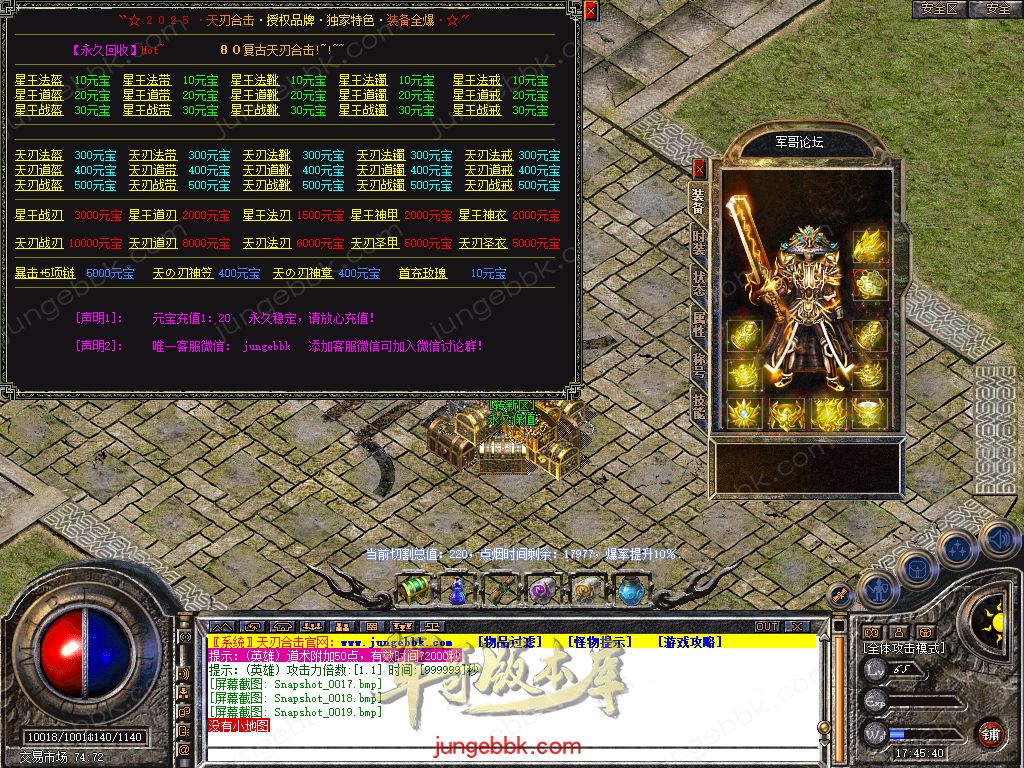Open the 状态 tab
This screenshot has height=768, width=1024.
pos(698,281)
